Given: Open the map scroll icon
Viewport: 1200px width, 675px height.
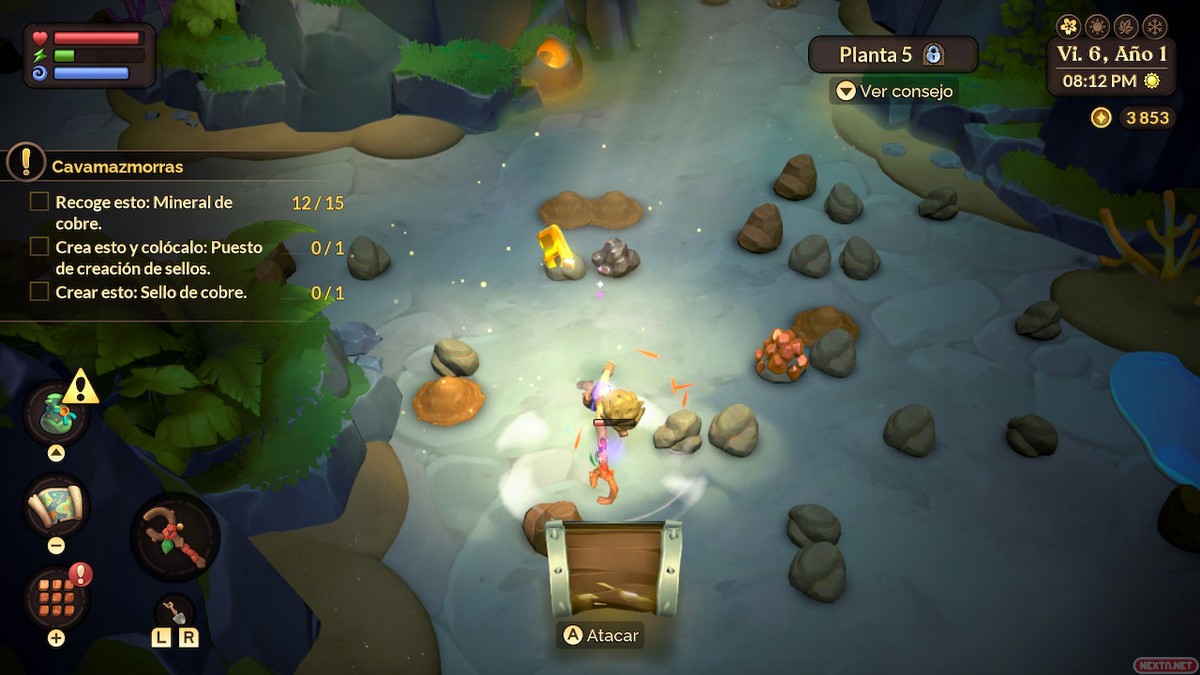Looking at the screenshot, I should [57, 506].
